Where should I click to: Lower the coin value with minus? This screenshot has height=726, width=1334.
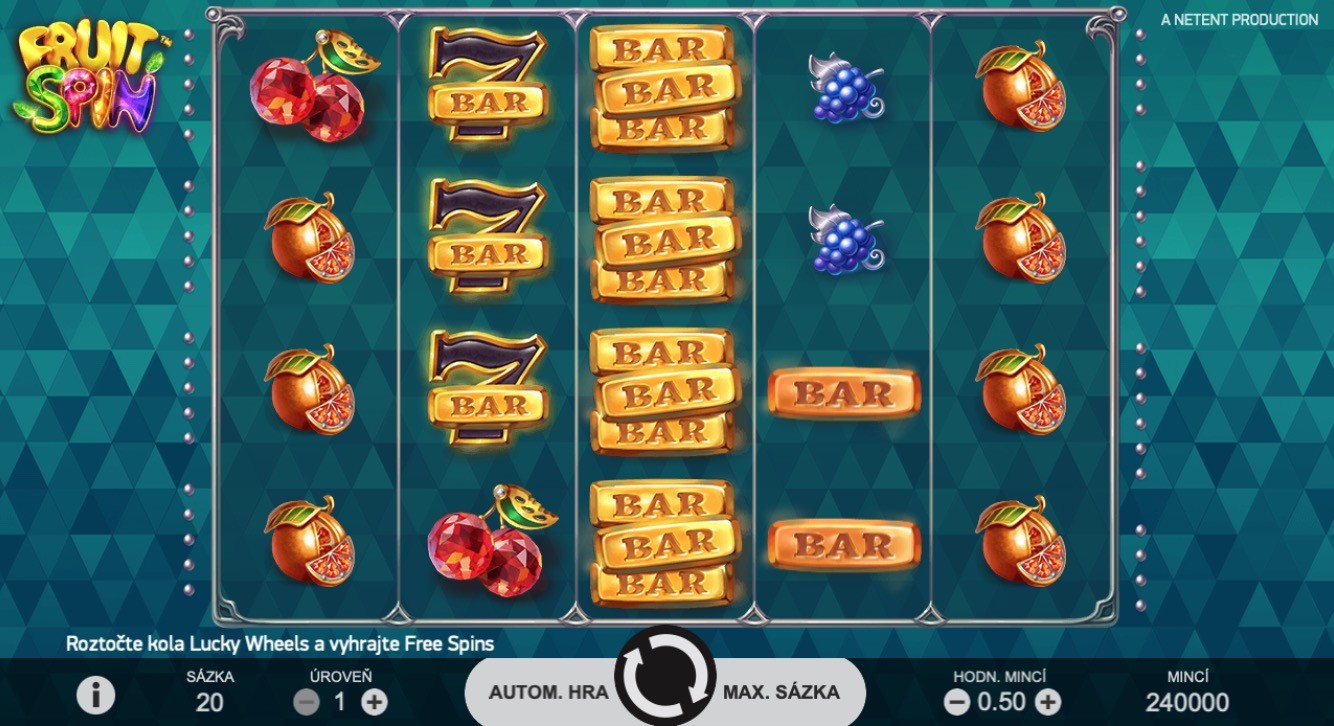coord(957,702)
